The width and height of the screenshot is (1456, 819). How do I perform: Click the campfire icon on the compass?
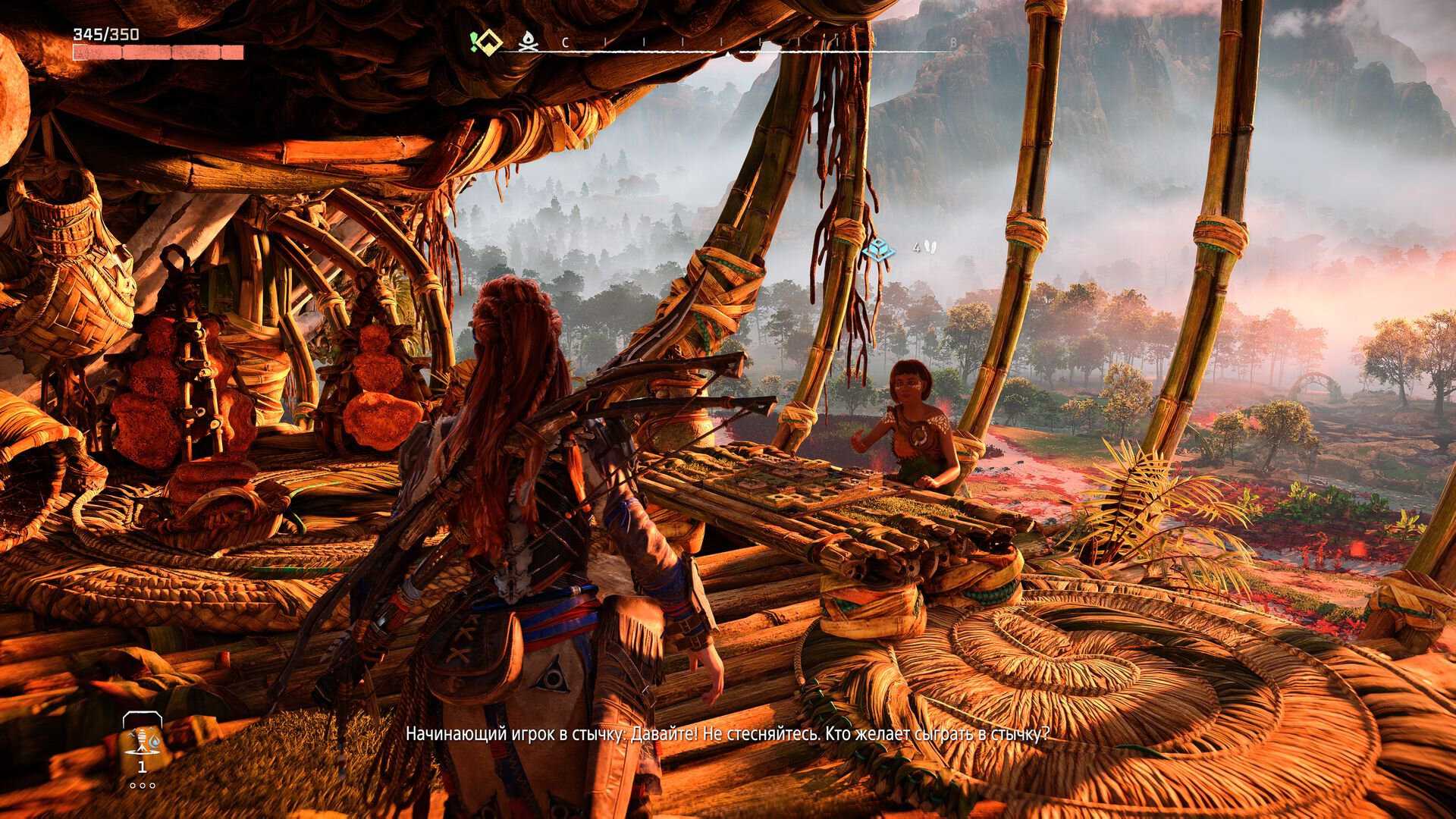(527, 43)
